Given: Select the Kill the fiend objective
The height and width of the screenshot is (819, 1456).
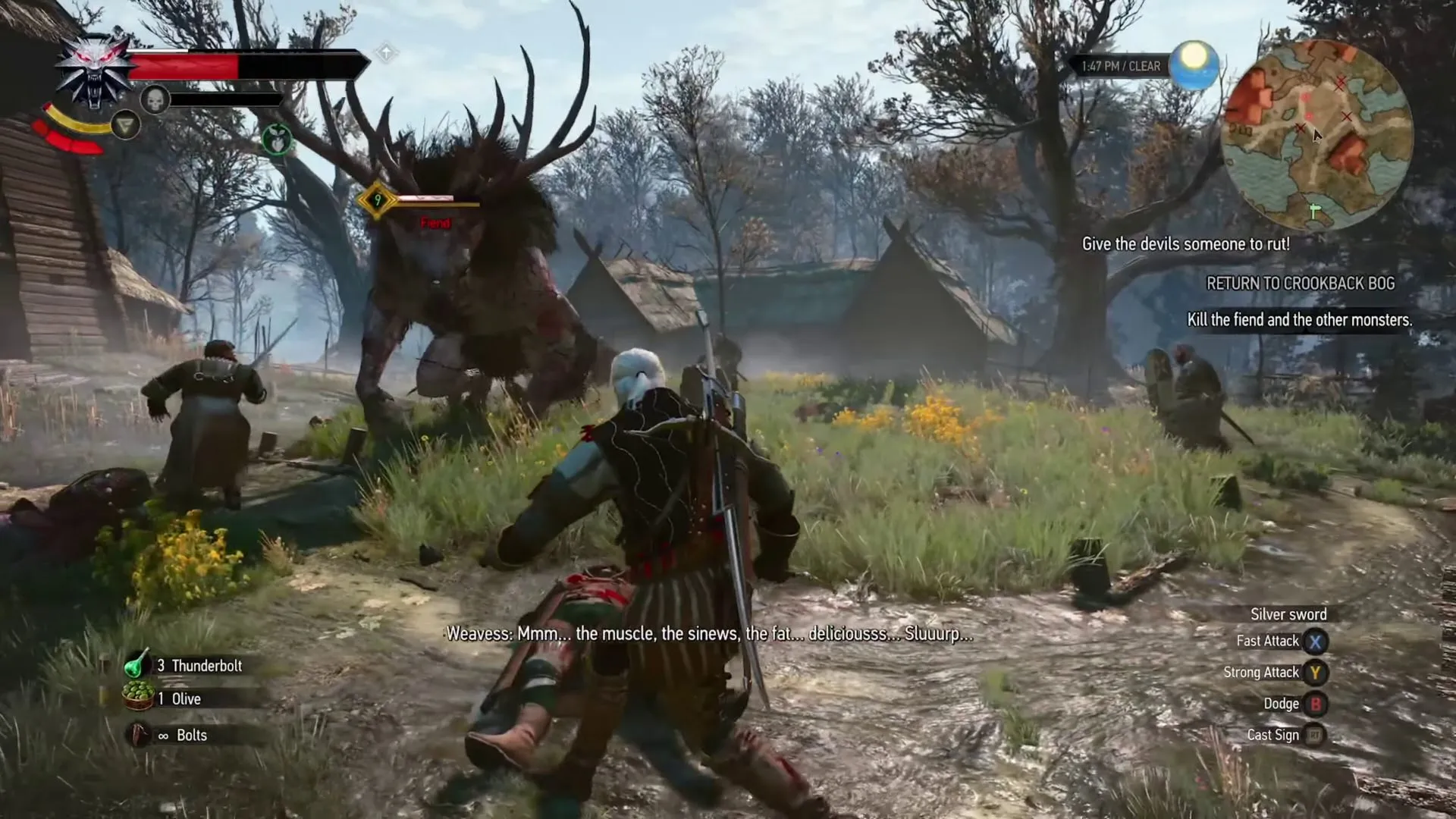Looking at the screenshot, I should (x=1299, y=320).
